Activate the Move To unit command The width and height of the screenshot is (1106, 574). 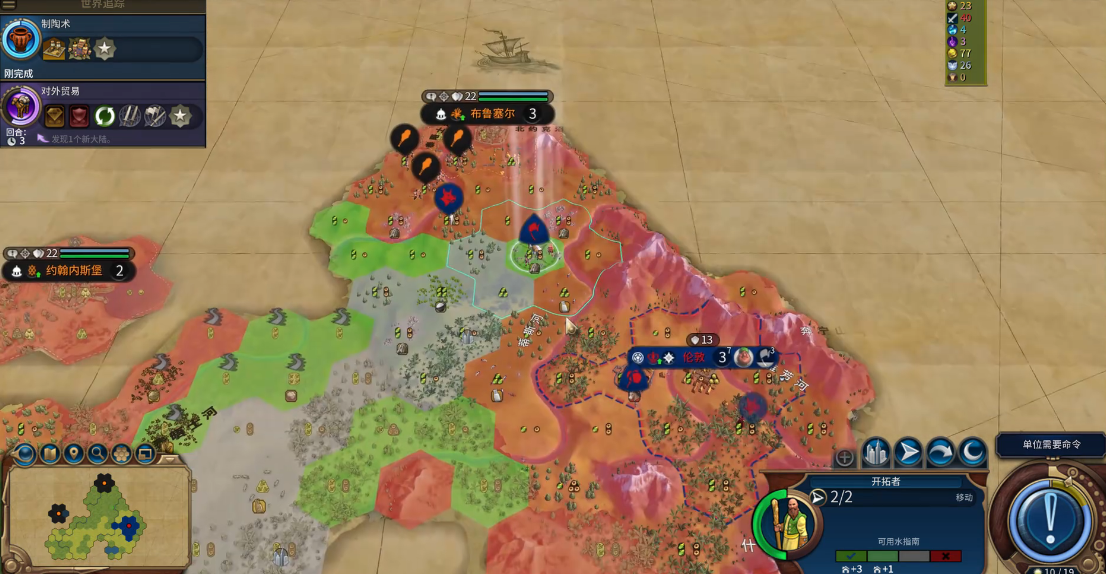[908, 454]
